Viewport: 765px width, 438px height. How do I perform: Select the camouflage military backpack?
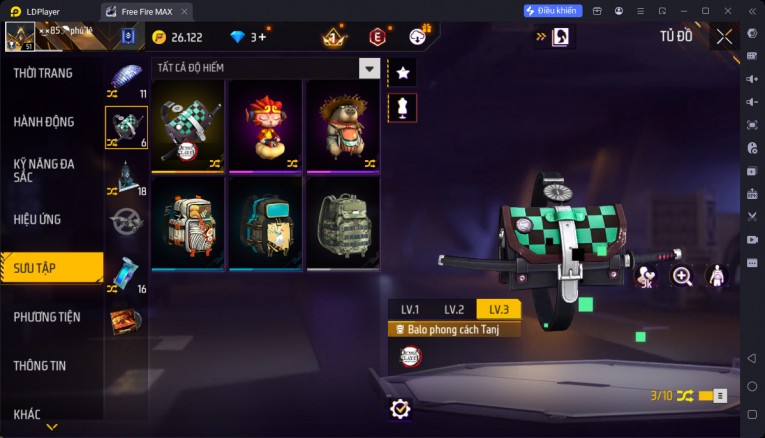[x=343, y=223]
